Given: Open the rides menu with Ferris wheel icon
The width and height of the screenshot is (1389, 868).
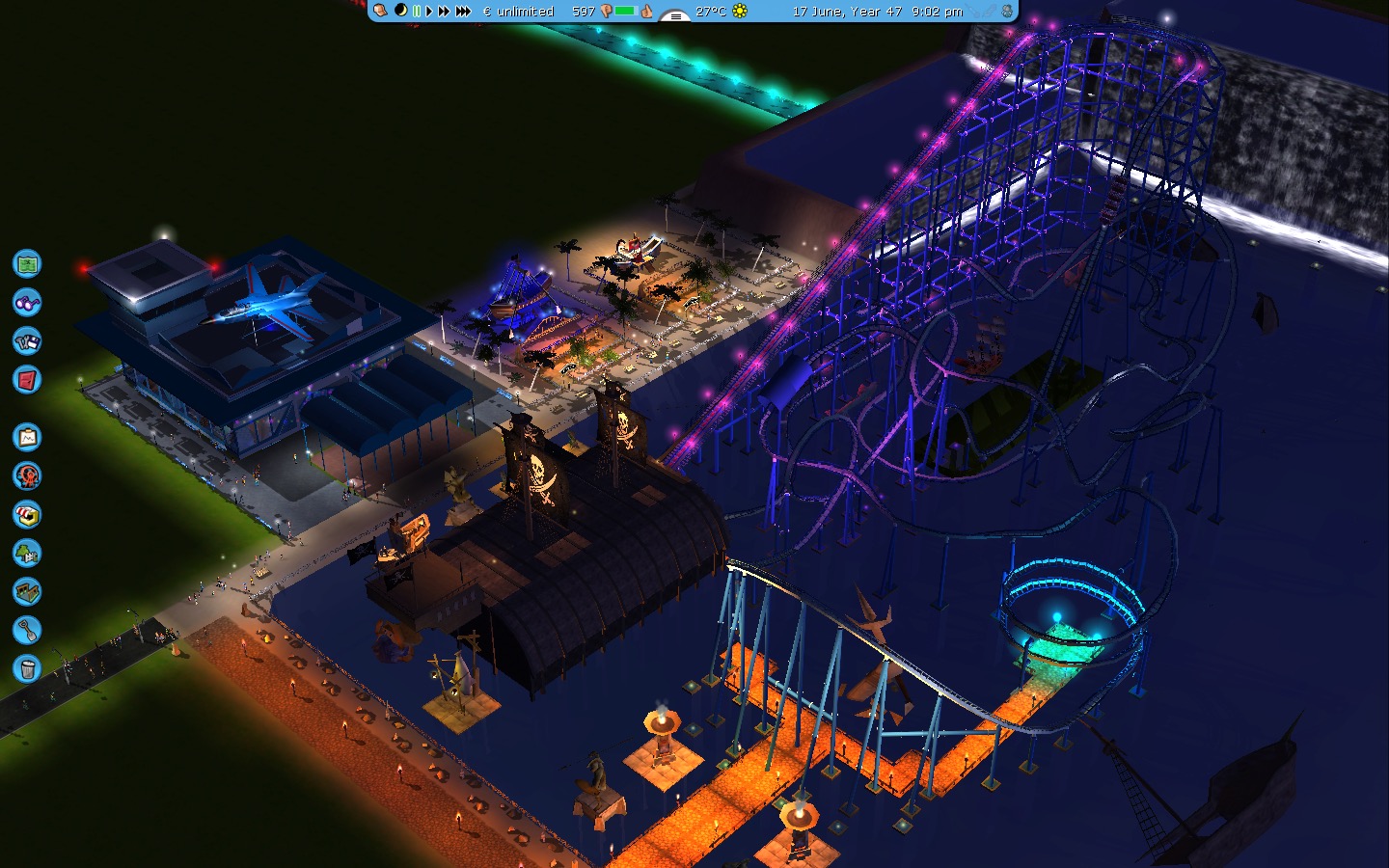Looking at the screenshot, I should click(x=27, y=475).
